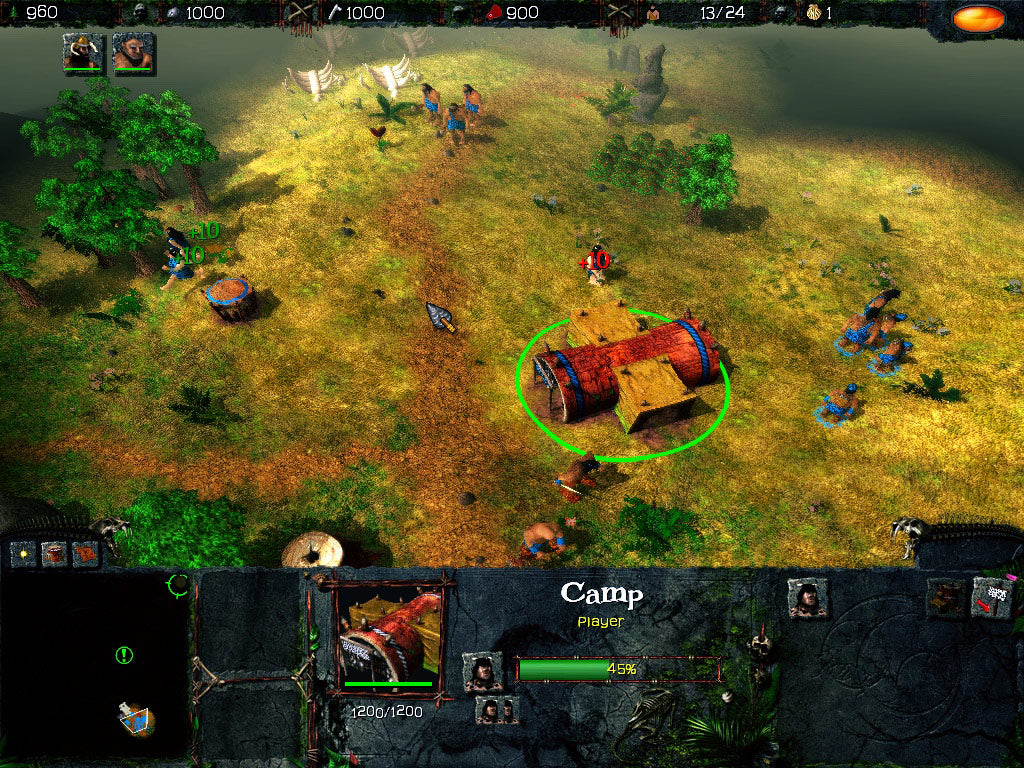Screen dimensions: 1024x768
Task: Select the mammoth hero portrait
Action: 82,52
